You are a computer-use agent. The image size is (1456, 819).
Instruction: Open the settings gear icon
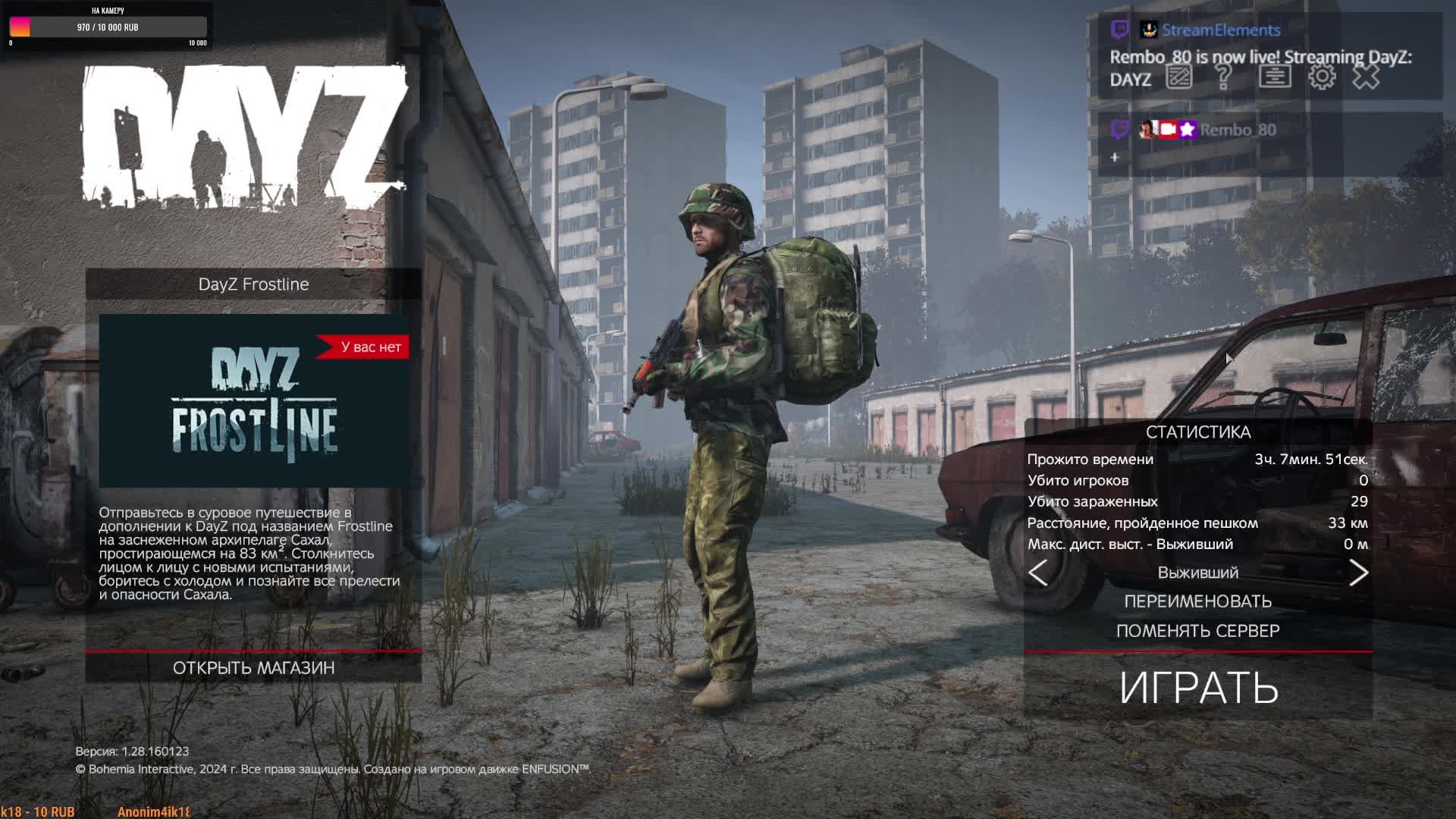(1322, 77)
